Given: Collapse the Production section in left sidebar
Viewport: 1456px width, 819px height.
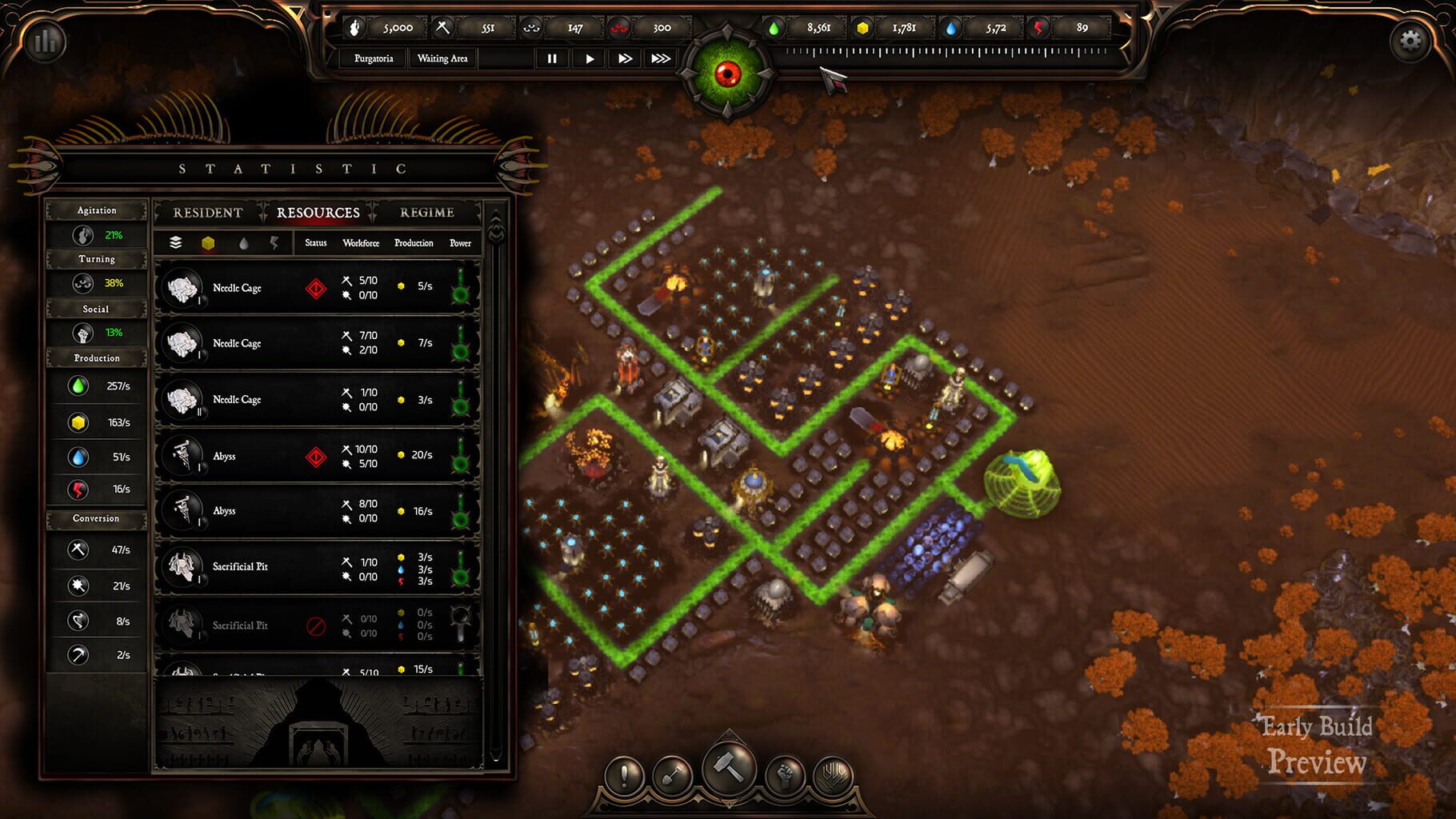Looking at the screenshot, I should coord(95,358).
